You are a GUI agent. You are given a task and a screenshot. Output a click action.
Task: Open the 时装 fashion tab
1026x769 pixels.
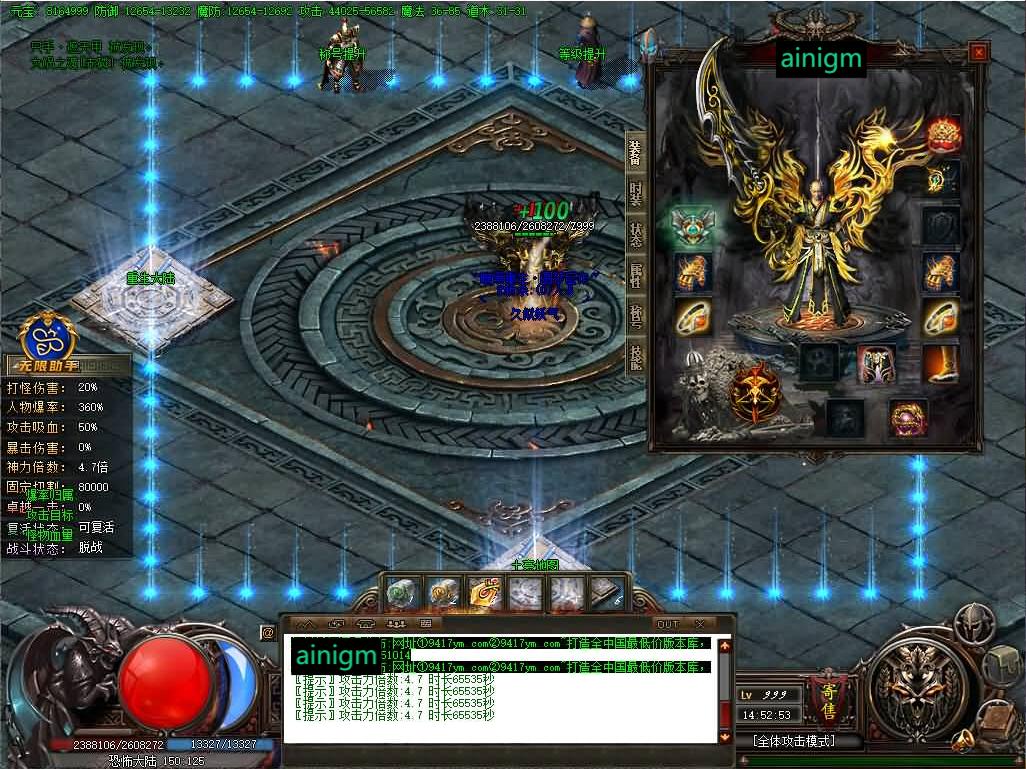coord(636,193)
